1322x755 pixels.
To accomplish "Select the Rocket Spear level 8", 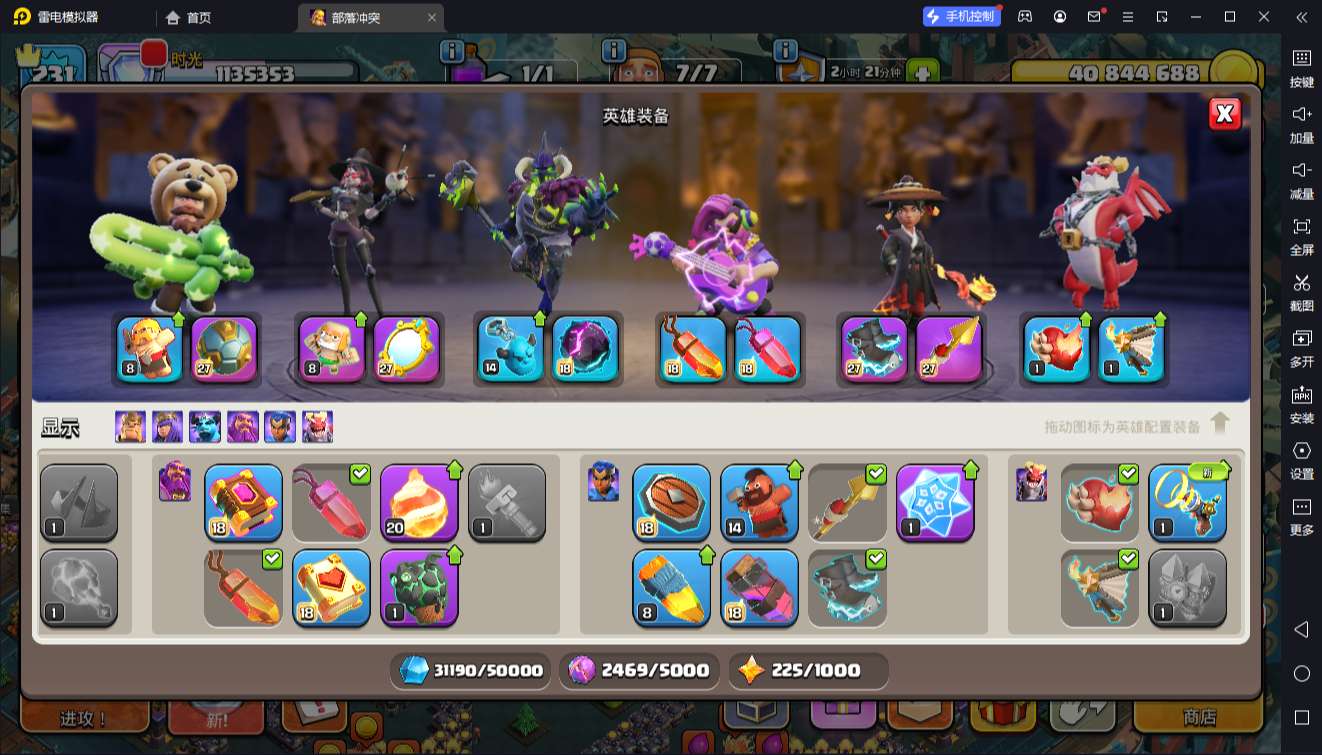I will (671, 587).
